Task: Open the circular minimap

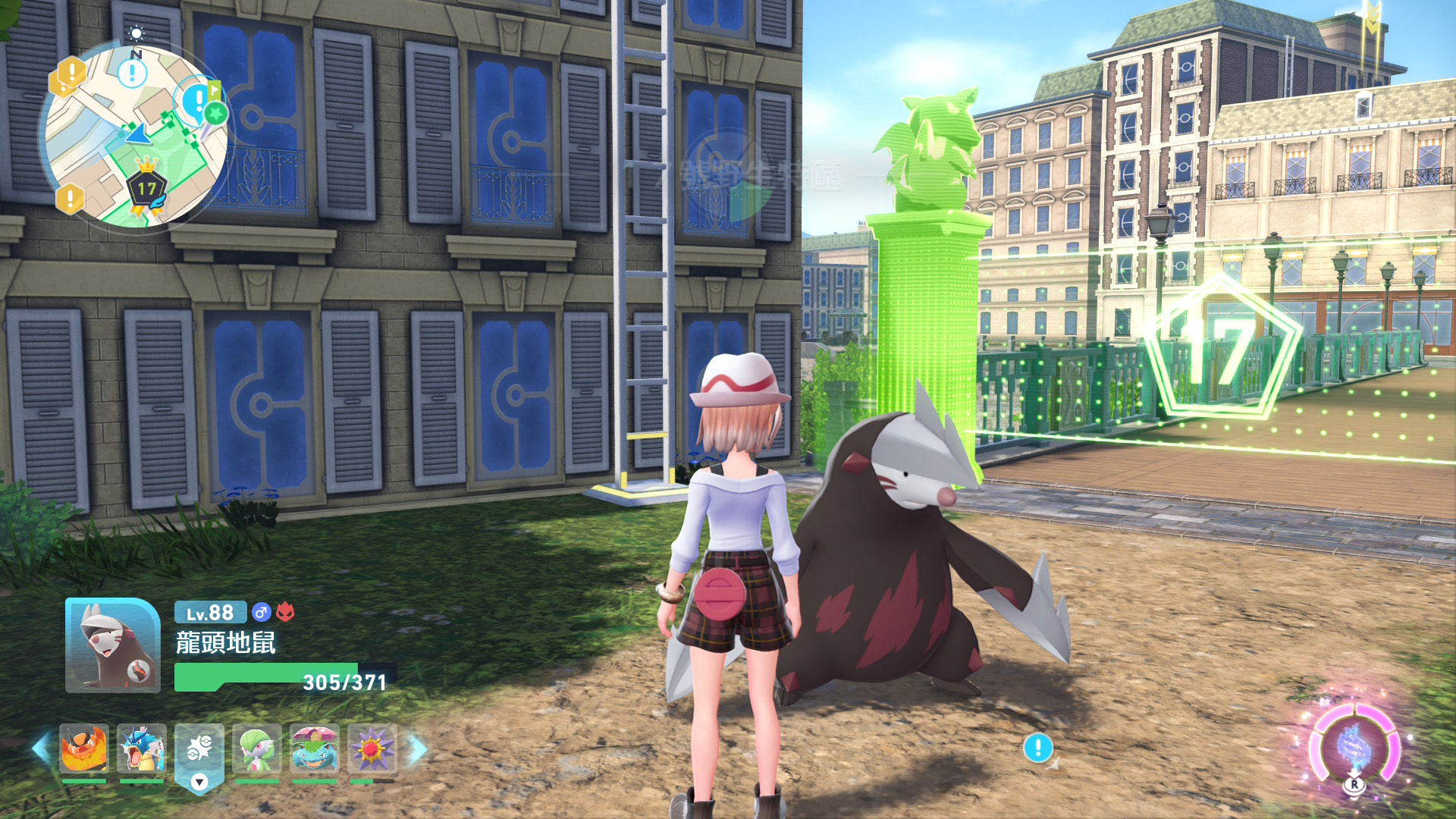Action: (136, 136)
